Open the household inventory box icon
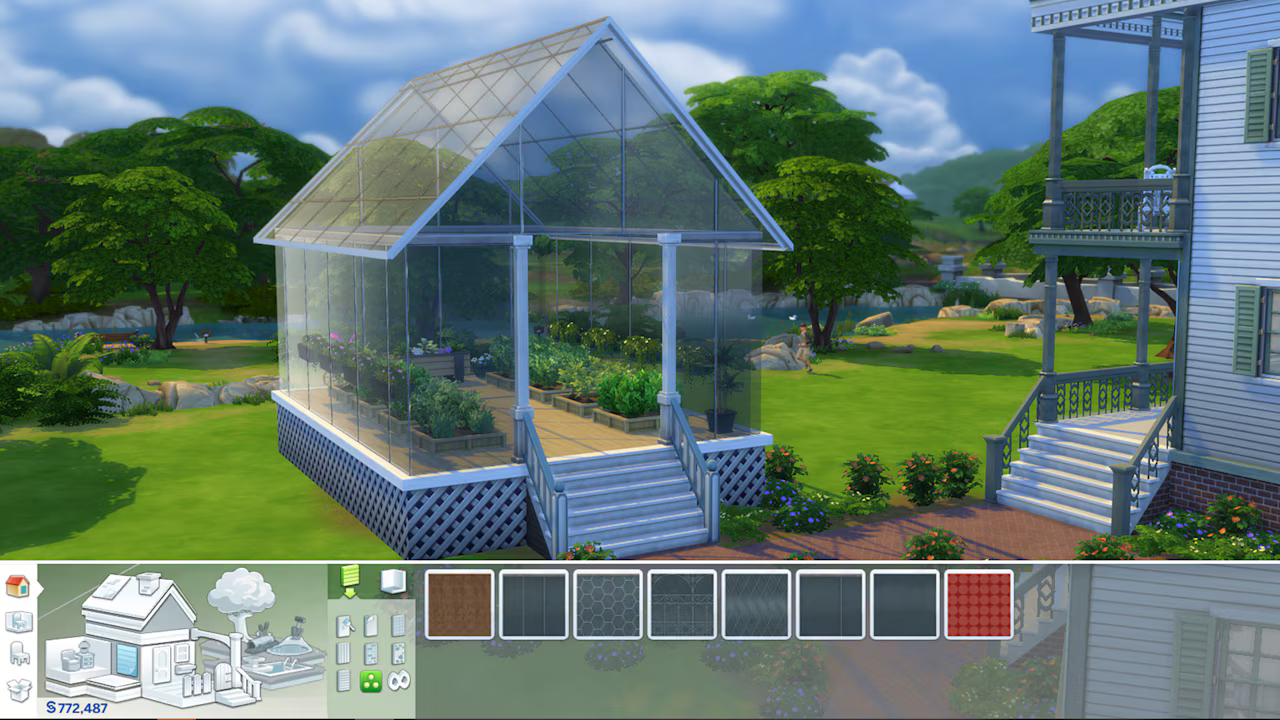This screenshot has height=720, width=1280. coord(19,687)
